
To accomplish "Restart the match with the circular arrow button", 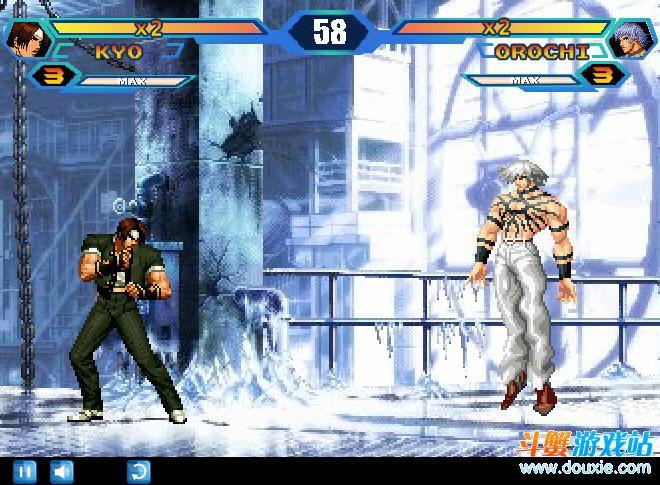I will (x=138, y=470).
